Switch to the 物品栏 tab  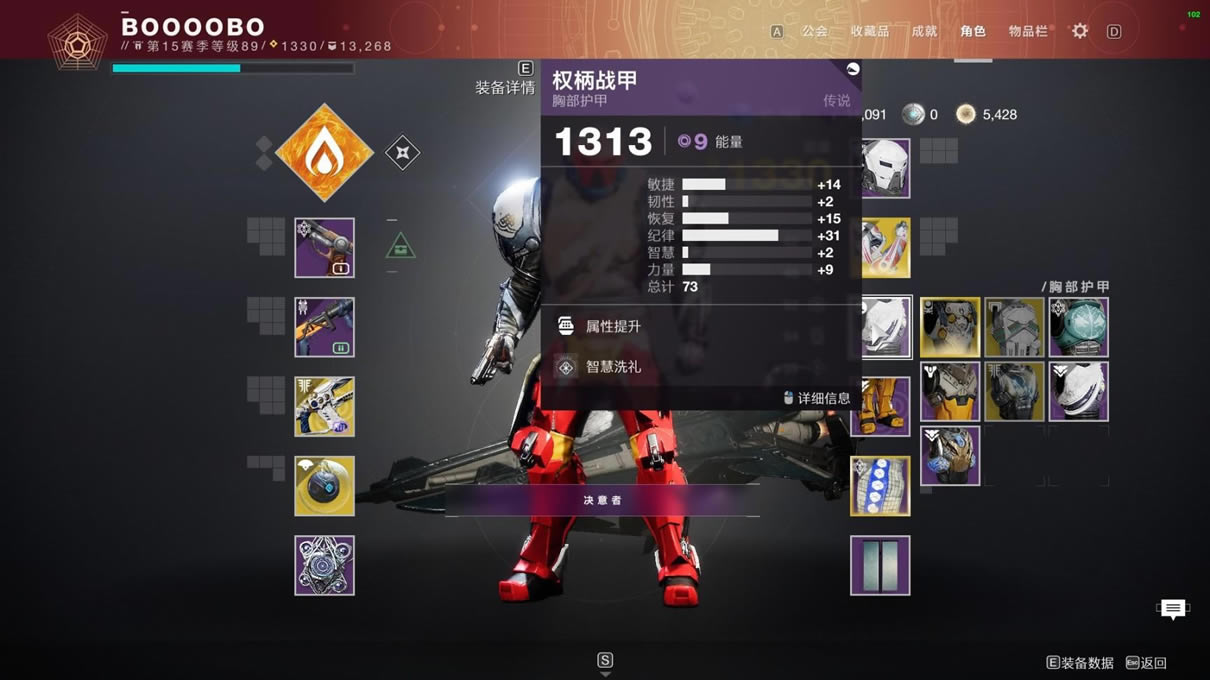(1028, 31)
